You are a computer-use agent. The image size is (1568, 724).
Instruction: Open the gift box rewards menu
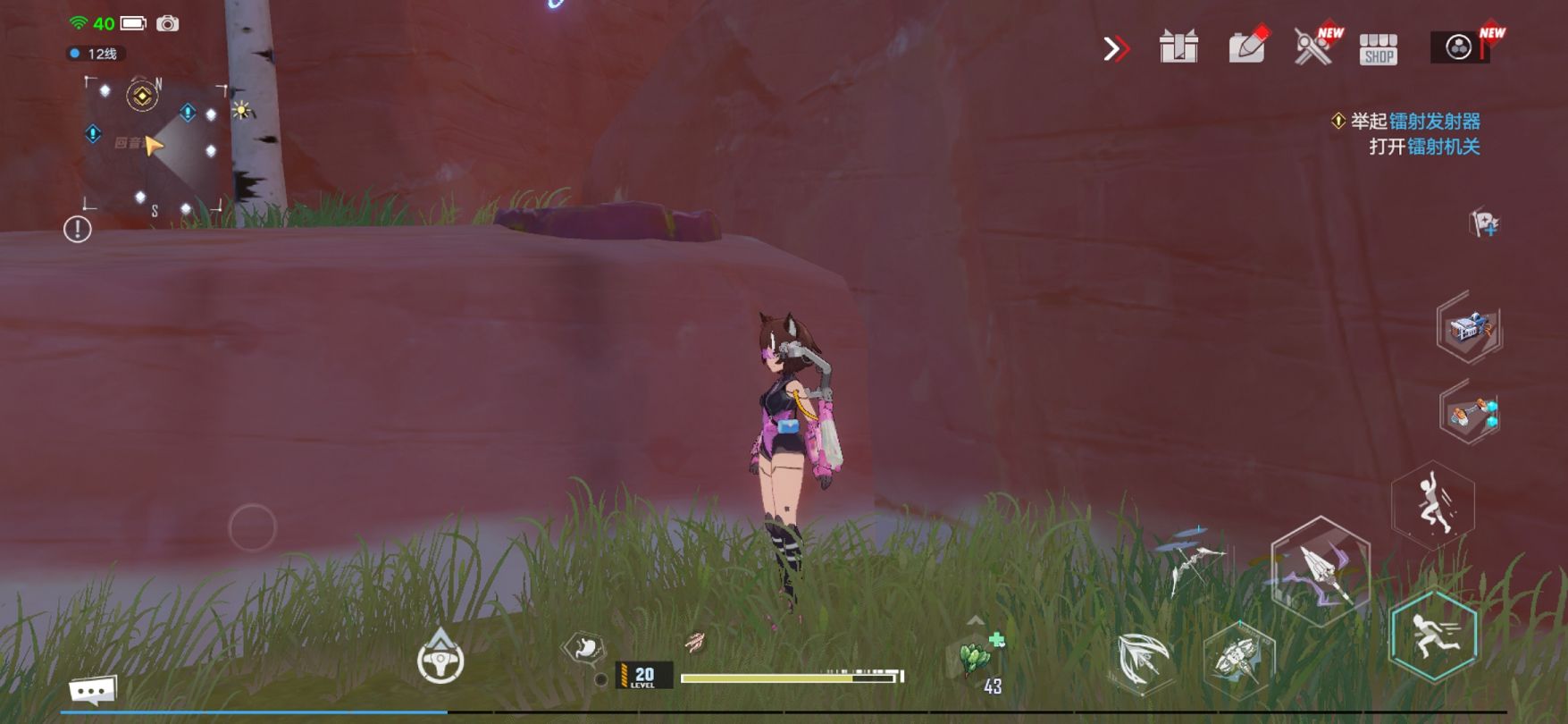[x=1178, y=47]
